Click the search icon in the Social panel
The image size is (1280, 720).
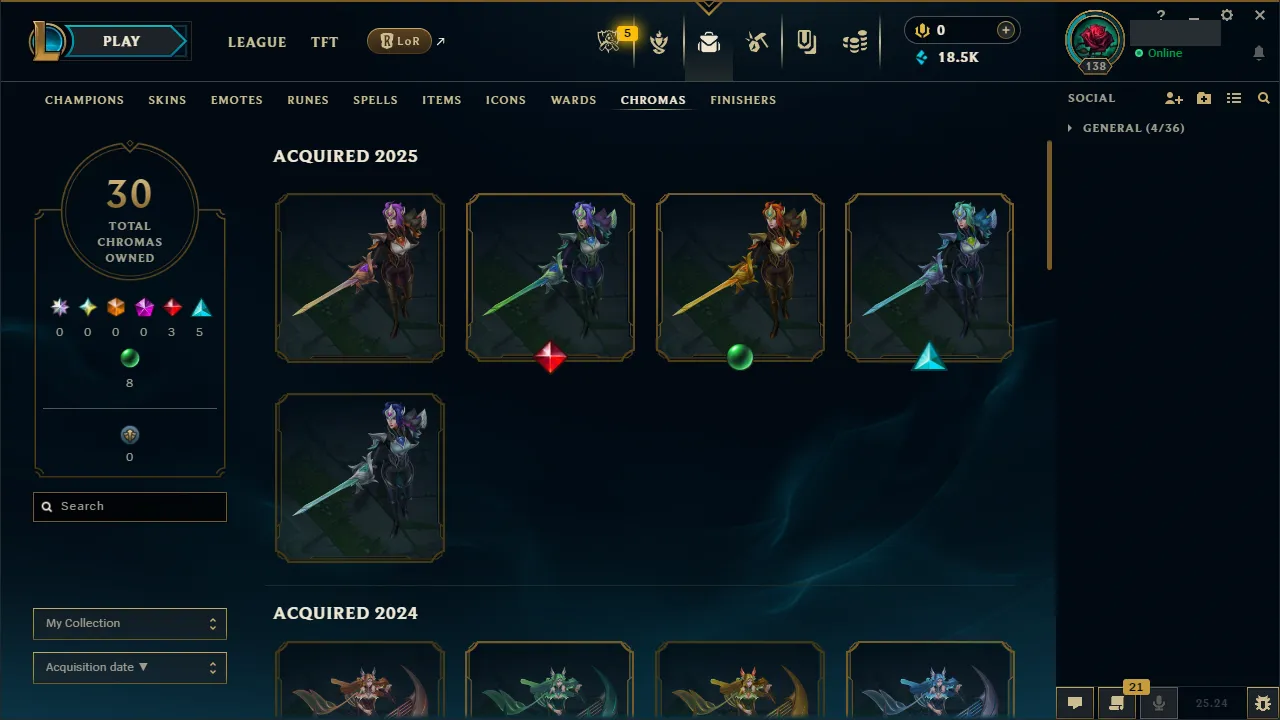[1263, 98]
